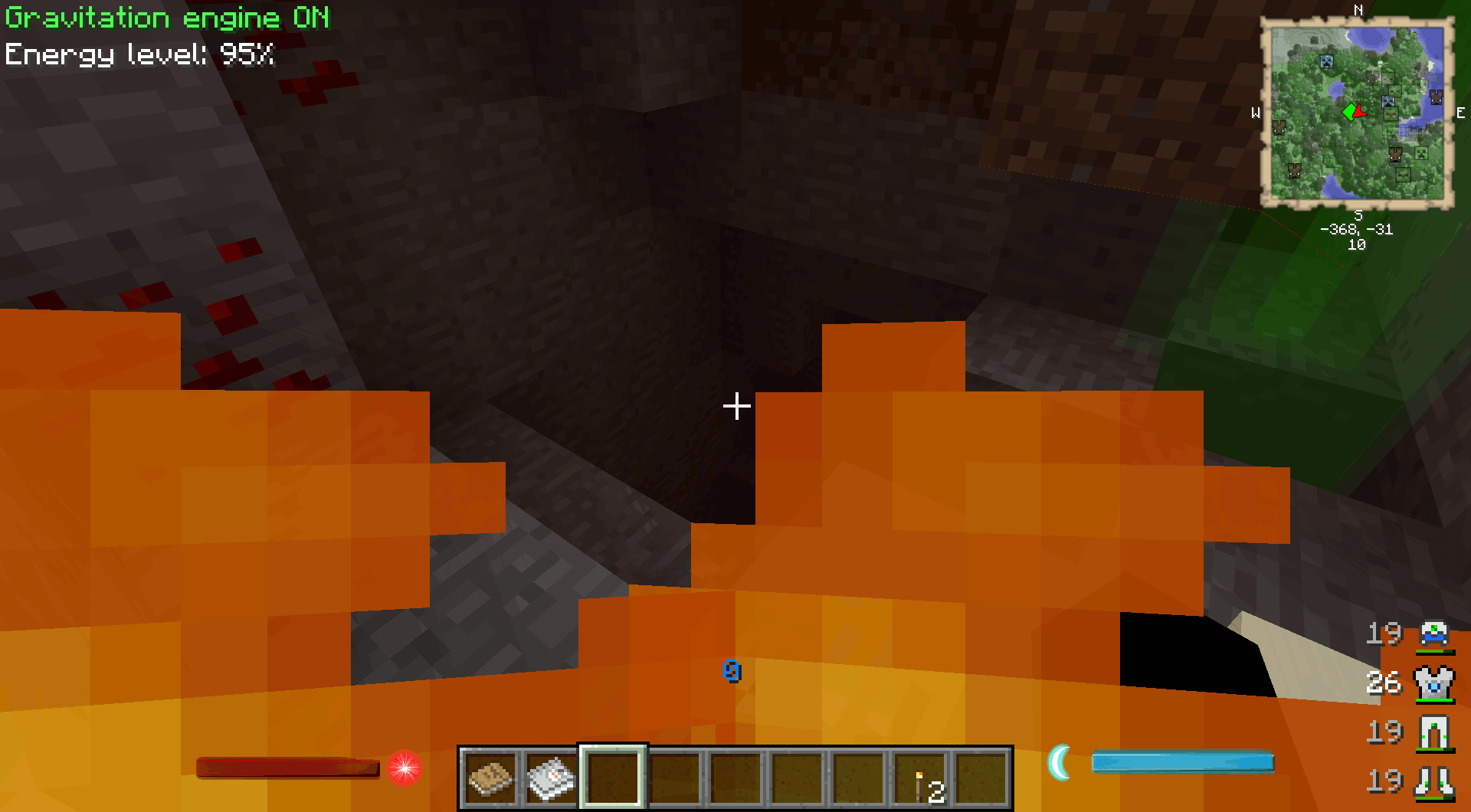Click the coordinates -368, -31 under minimap
The height and width of the screenshot is (812, 1471).
tap(1356, 229)
